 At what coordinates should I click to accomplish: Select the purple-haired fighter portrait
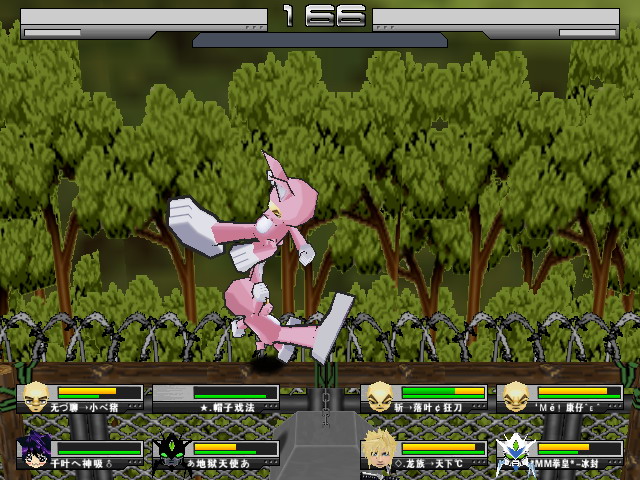(x=35, y=450)
